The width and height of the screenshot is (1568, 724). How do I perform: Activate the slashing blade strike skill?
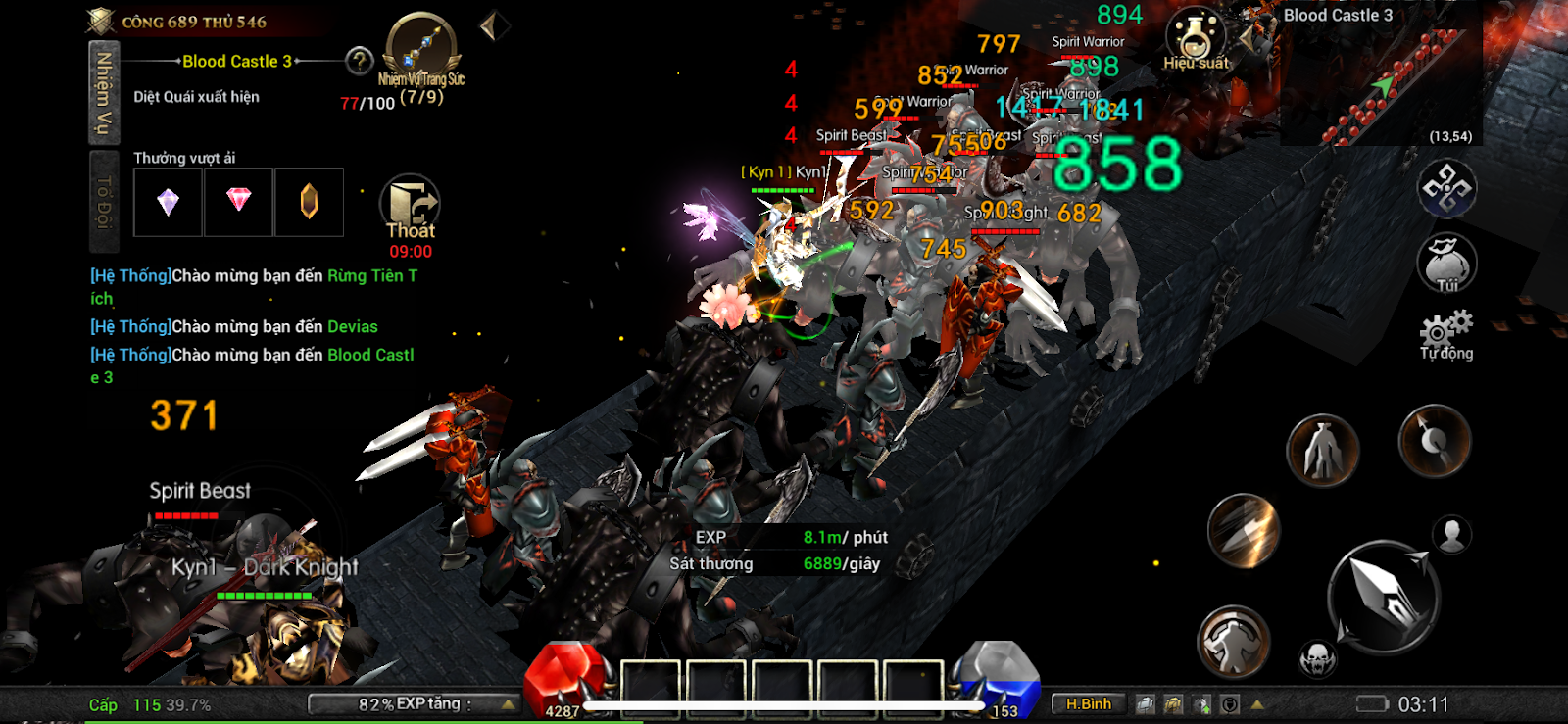(x=1244, y=531)
